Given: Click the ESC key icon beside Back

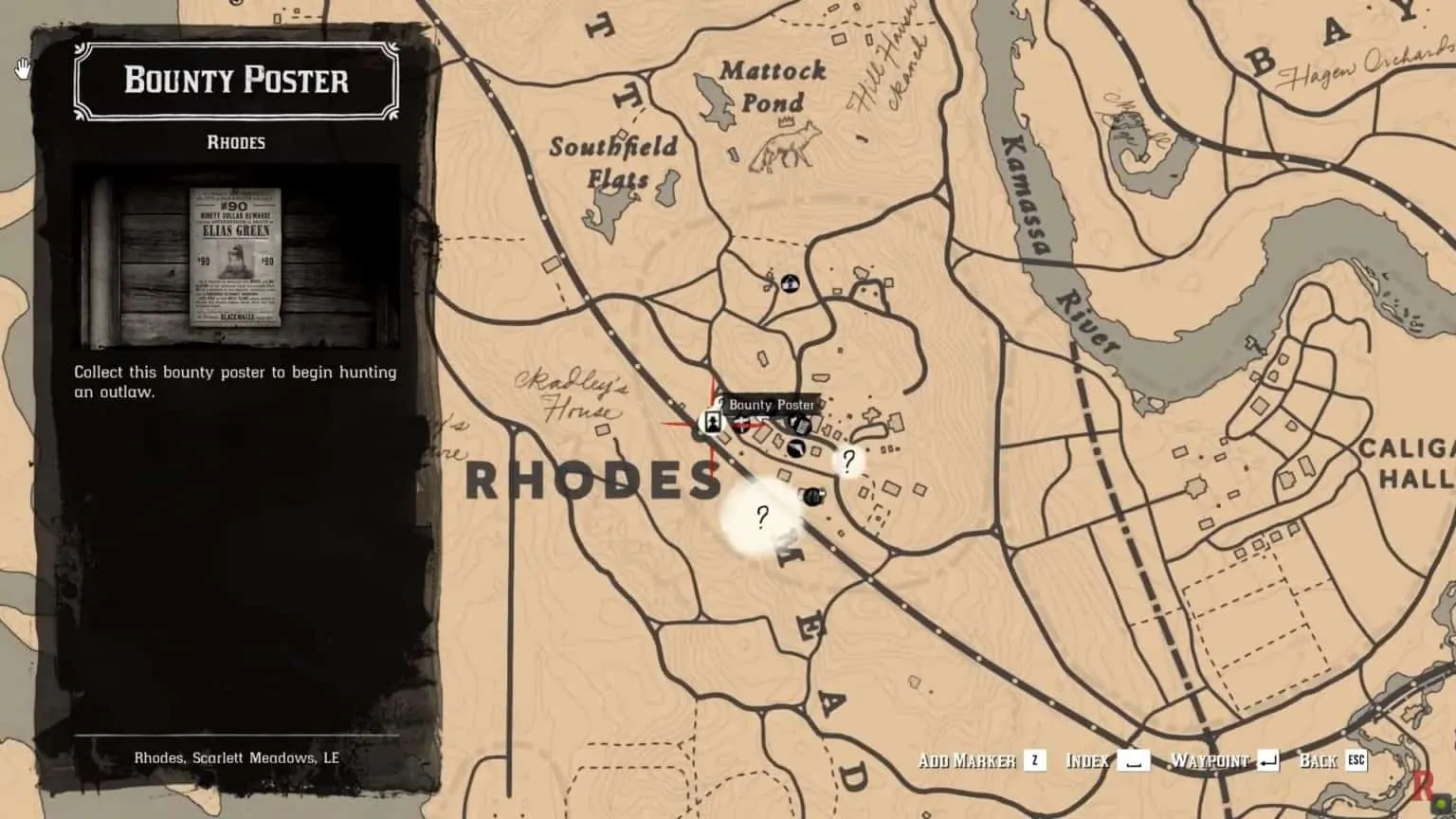Looking at the screenshot, I should coord(1356,759).
